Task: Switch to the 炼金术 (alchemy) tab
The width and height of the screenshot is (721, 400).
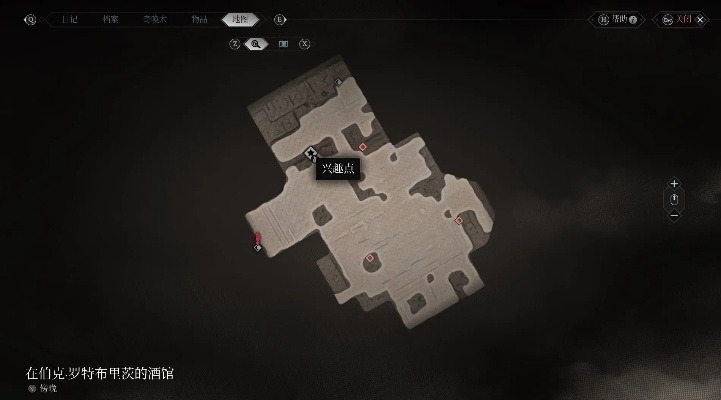Action: coord(155,19)
